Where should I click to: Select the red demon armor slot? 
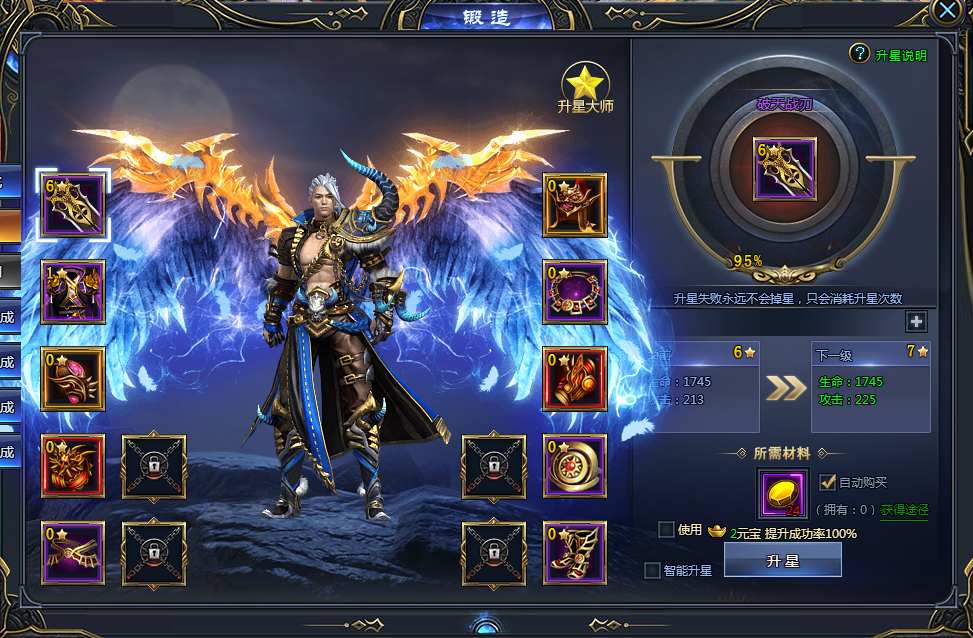(73, 466)
